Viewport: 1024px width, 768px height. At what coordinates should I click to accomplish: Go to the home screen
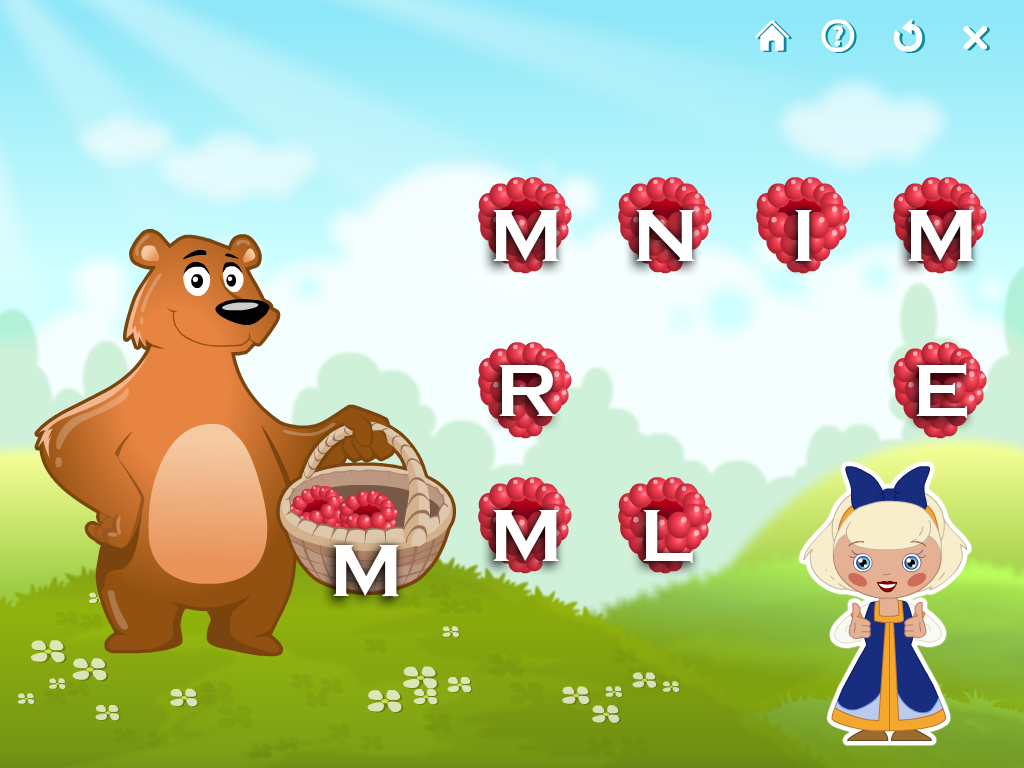click(x=772, y=37)
